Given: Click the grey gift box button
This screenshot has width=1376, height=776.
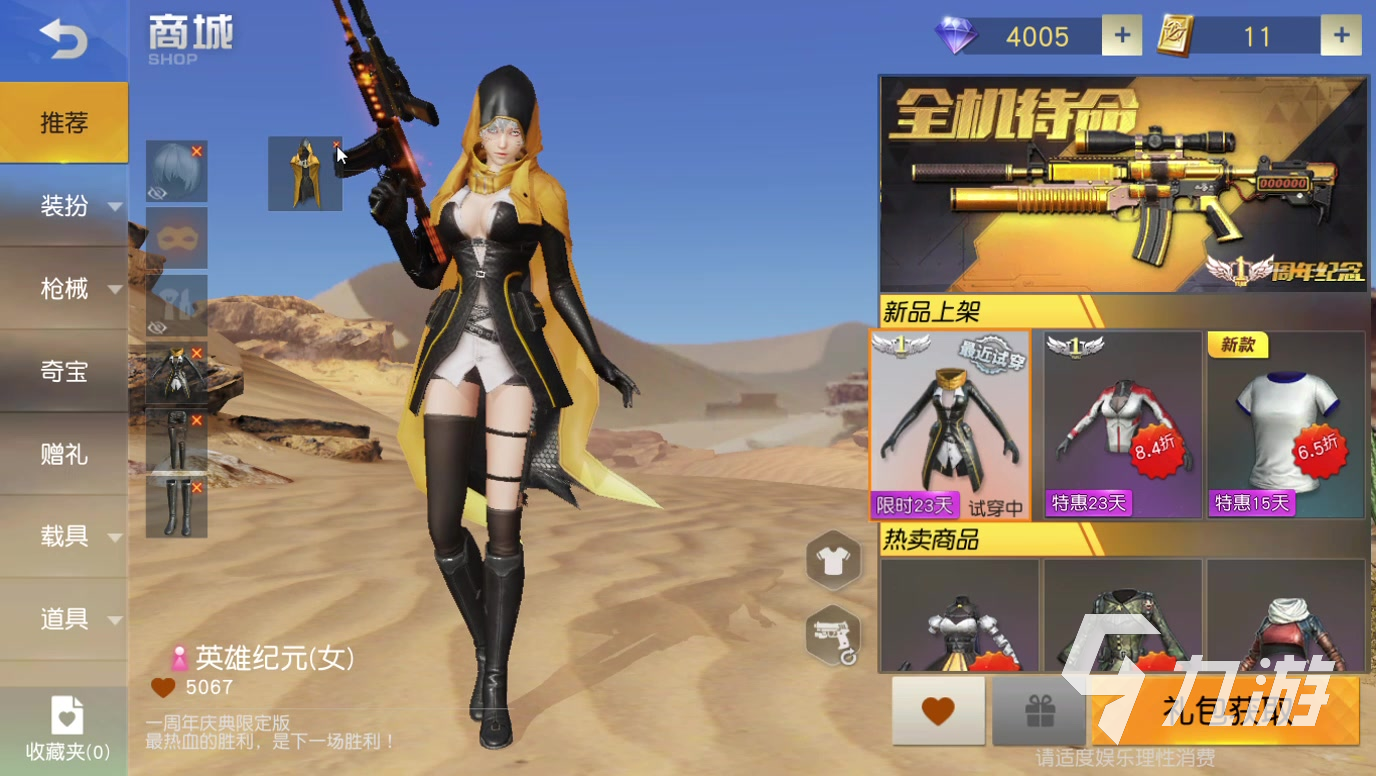Looking at the screenshot, I should pos(1039,711).
